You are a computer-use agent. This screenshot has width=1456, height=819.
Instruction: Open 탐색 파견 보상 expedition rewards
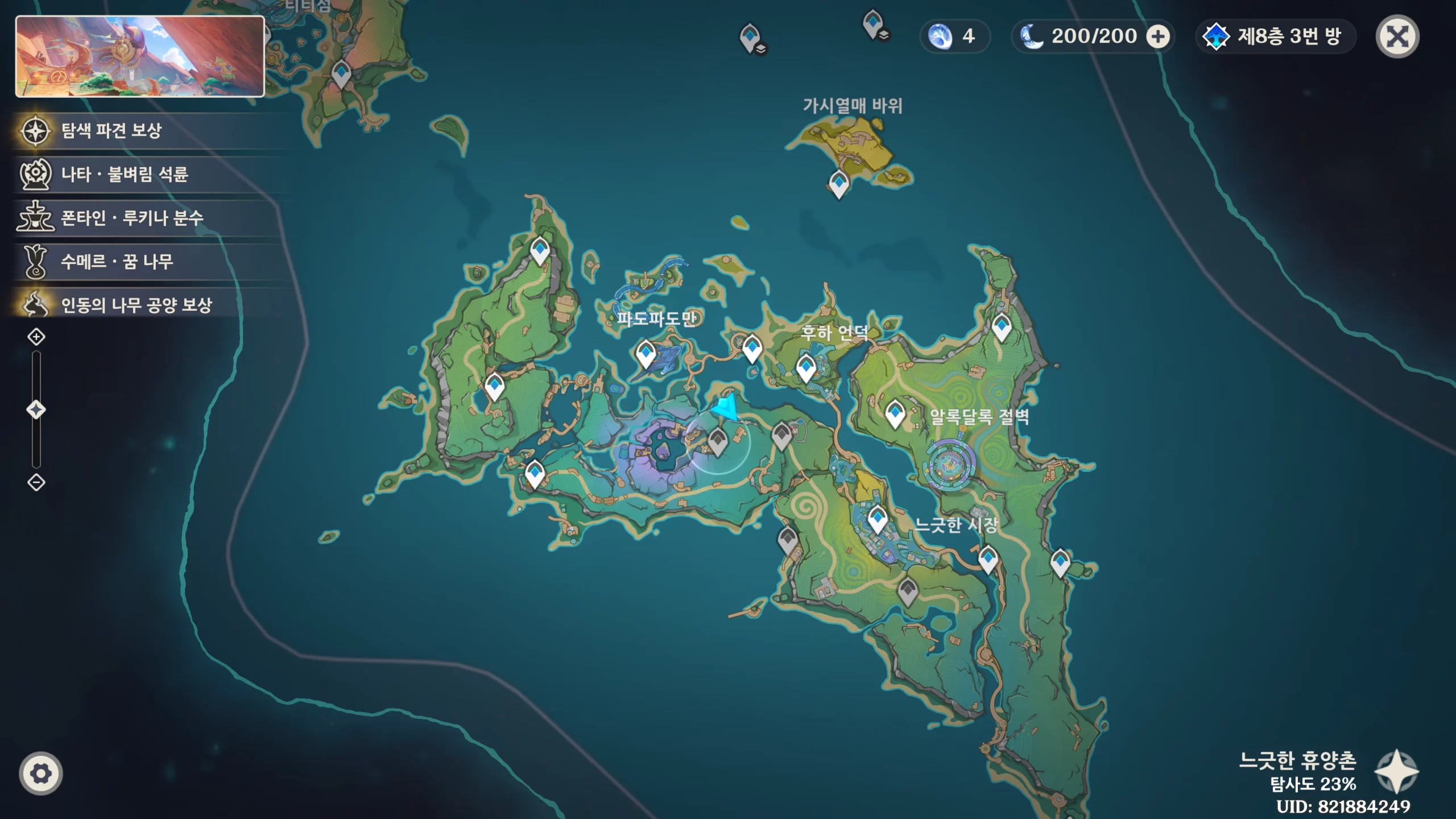tap(111, 131)
